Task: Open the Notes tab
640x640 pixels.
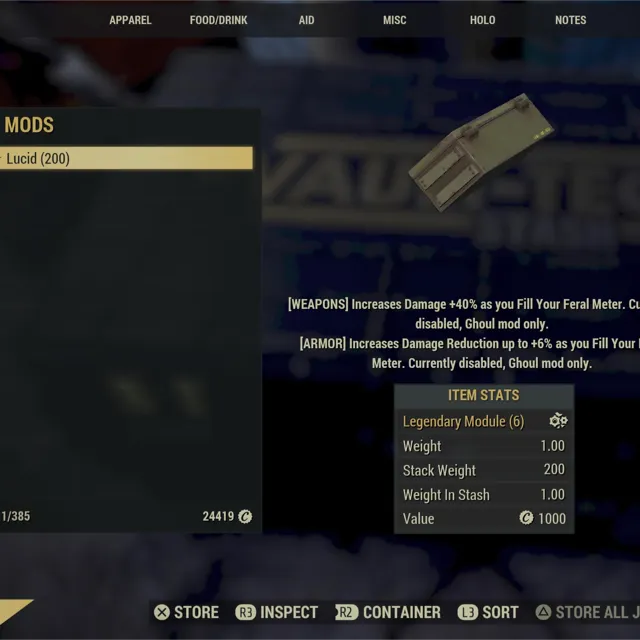Action: 570,20
